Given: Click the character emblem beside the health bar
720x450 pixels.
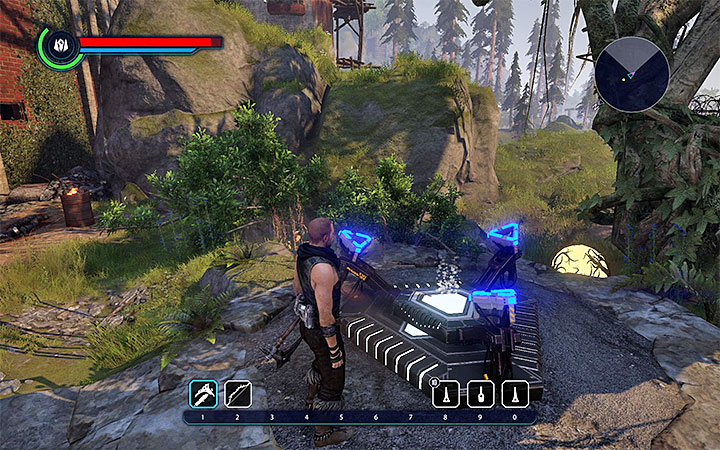Looking at the screenshot, I should tap(58, 46).
